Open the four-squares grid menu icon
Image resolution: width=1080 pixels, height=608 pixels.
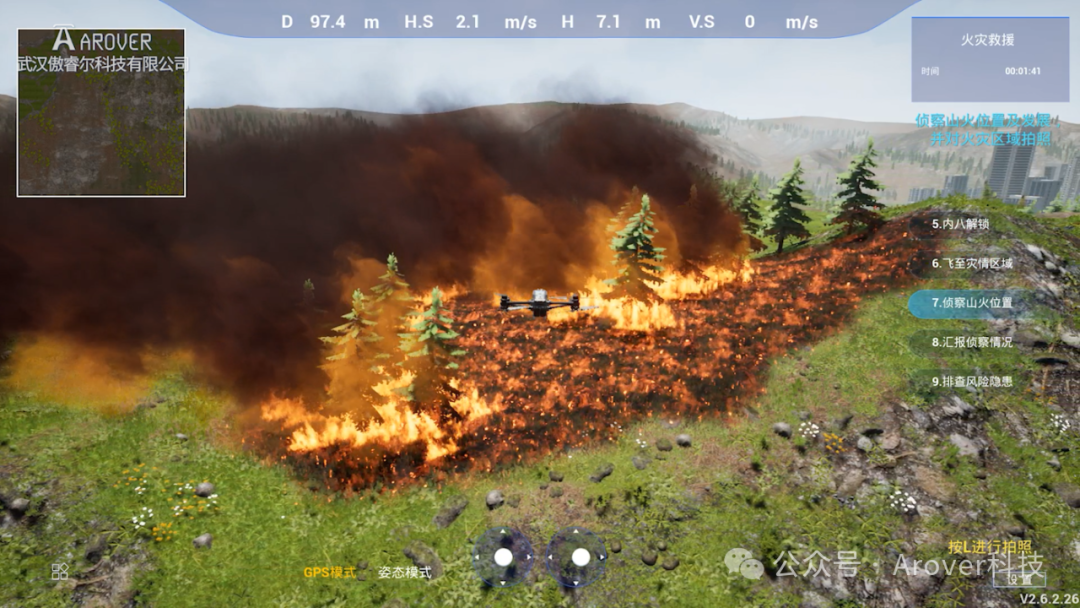pos(60,571)
